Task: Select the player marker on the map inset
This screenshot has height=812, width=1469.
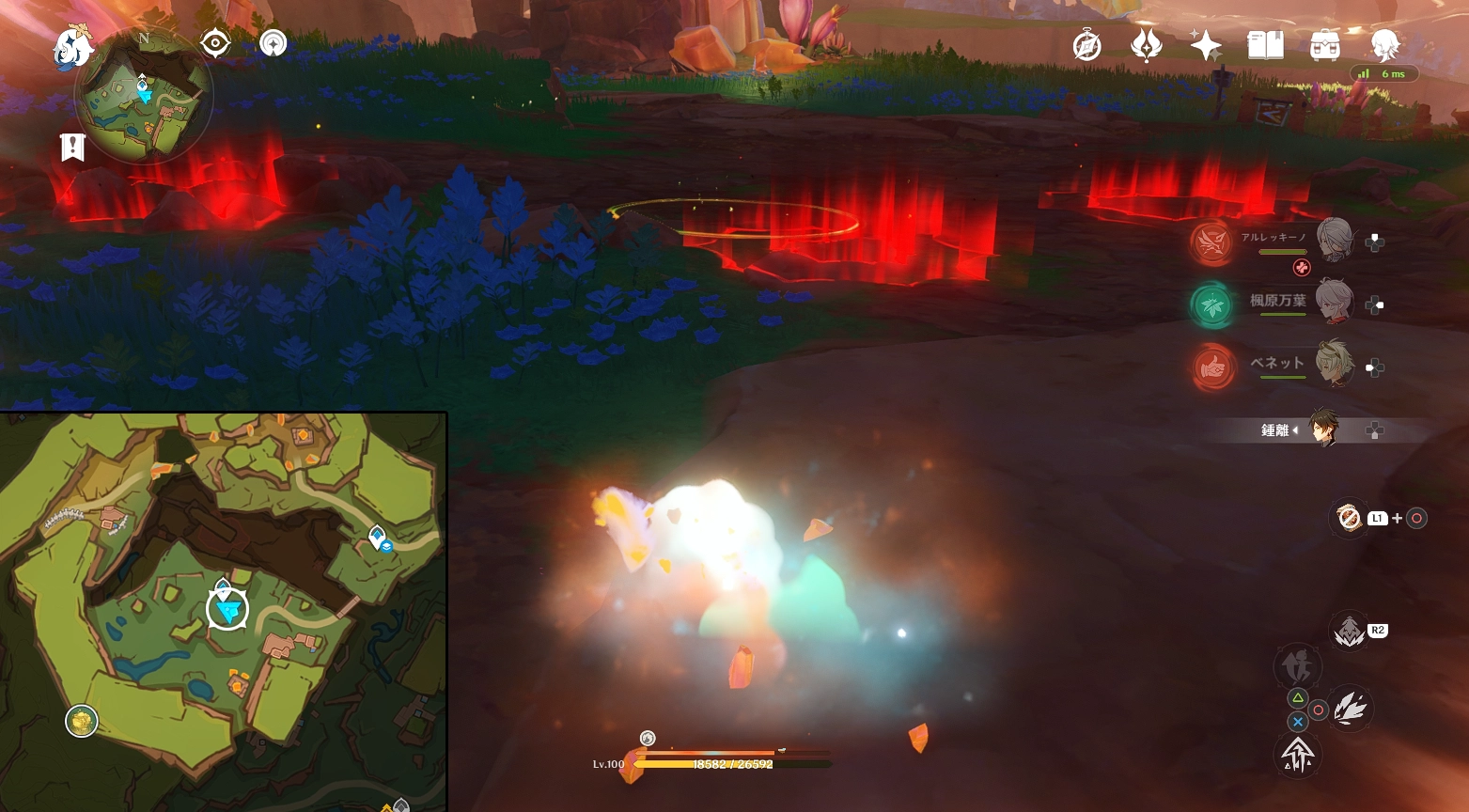Action: pos(226,609)
